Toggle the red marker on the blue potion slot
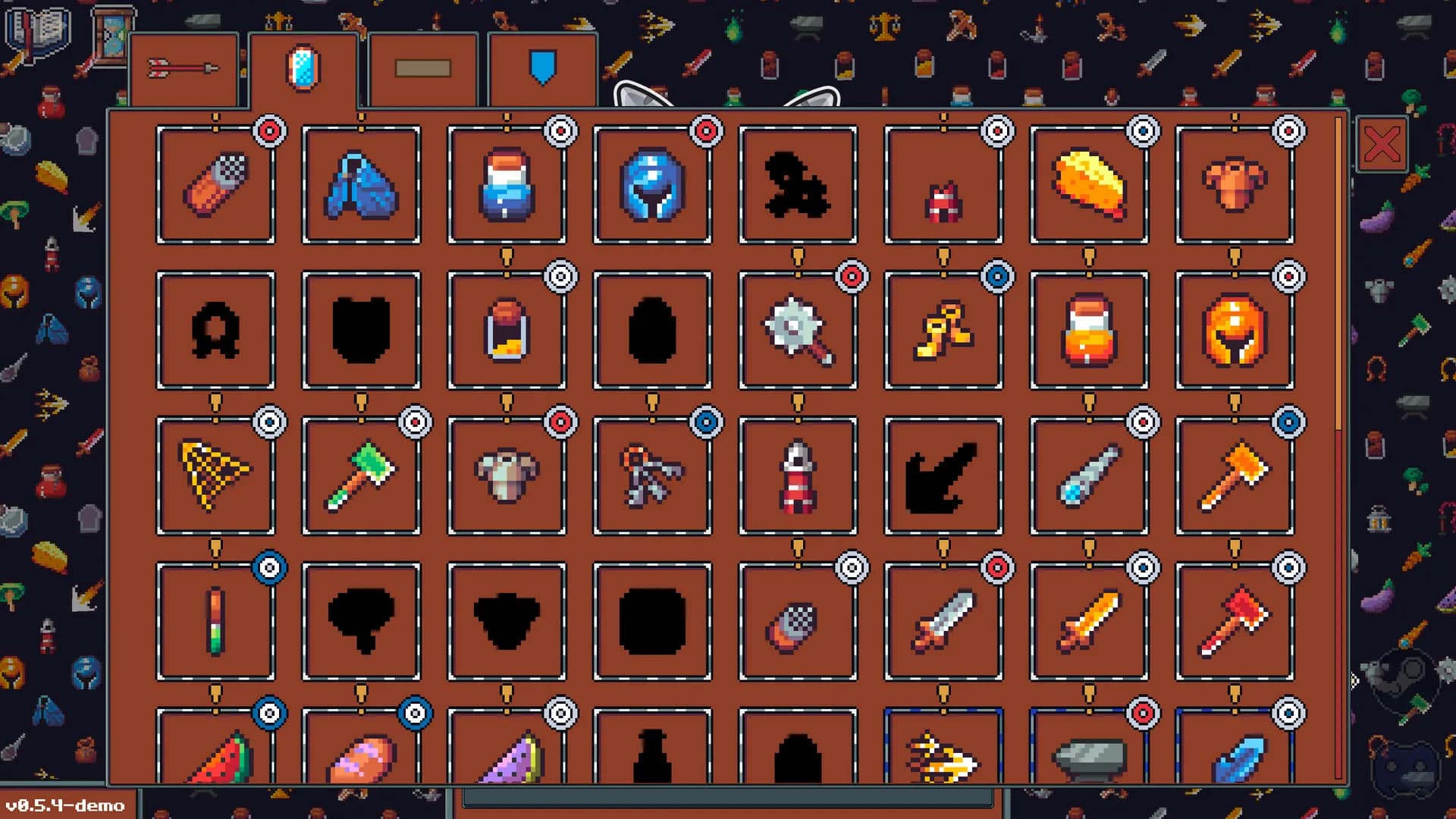This screenshot has height=819, width=1456. click(561, 130)
